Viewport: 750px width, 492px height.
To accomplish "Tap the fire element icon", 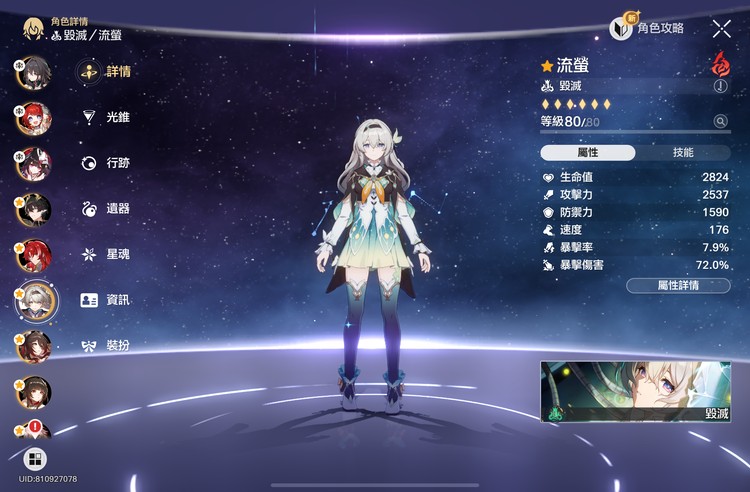I will tap(718, 64).
